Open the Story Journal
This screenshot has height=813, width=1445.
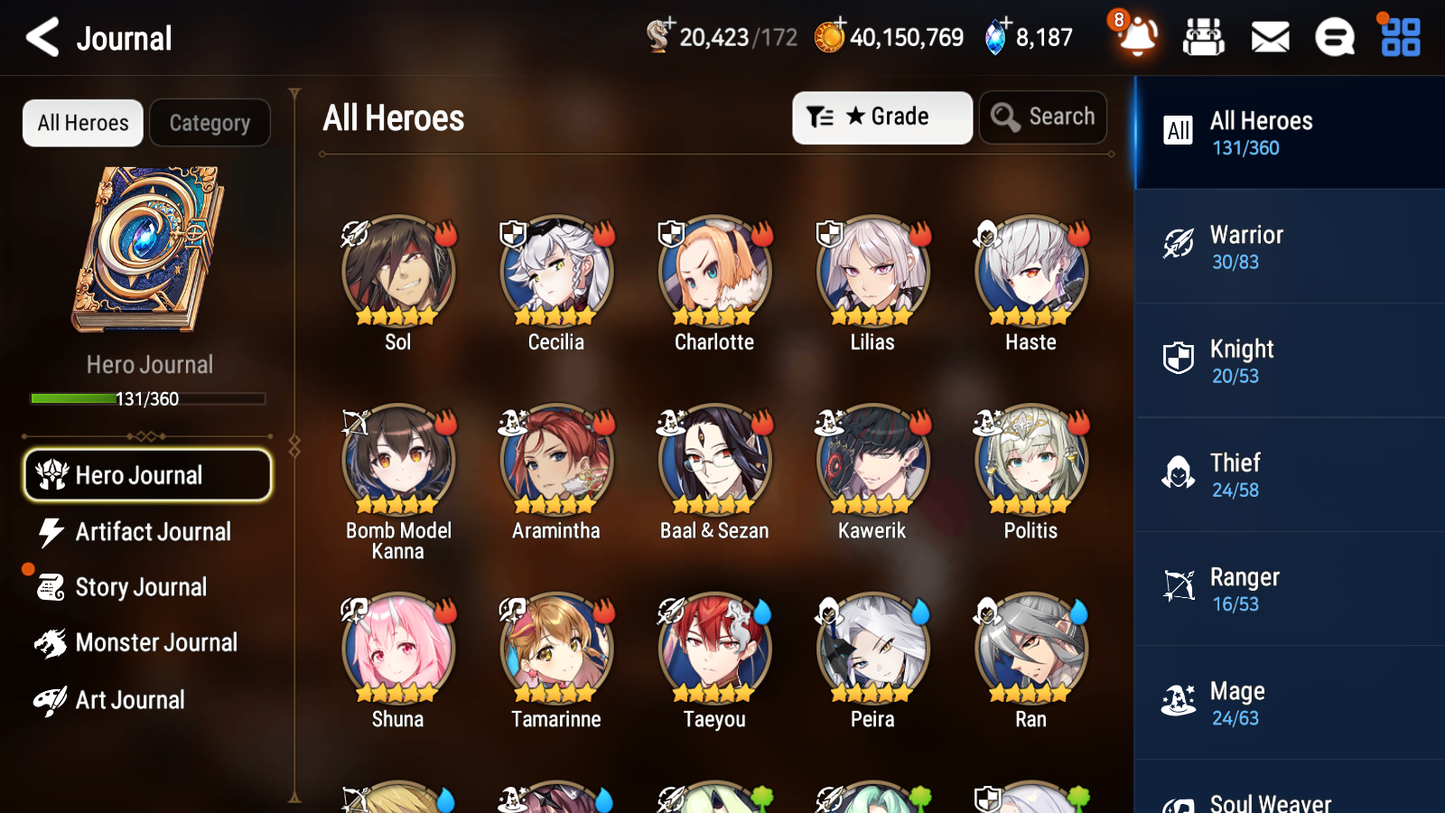tap(141, 587)
